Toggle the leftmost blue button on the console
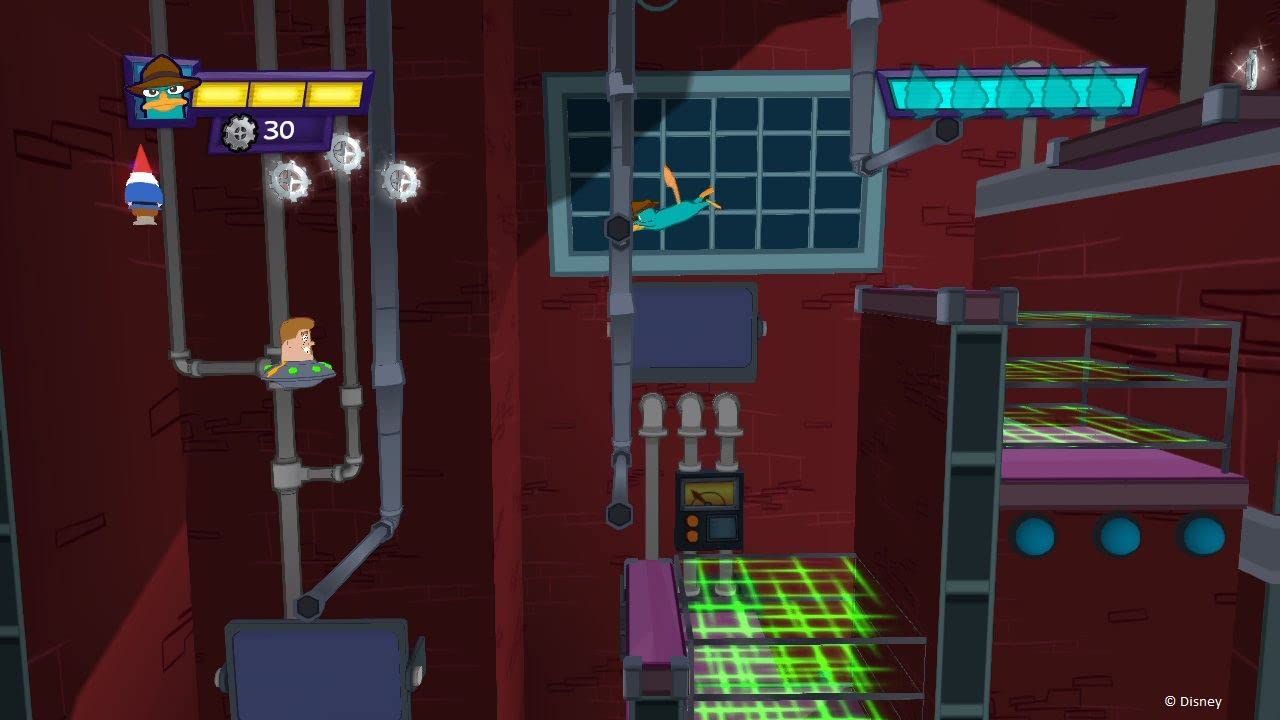 tap(1036, 534)
